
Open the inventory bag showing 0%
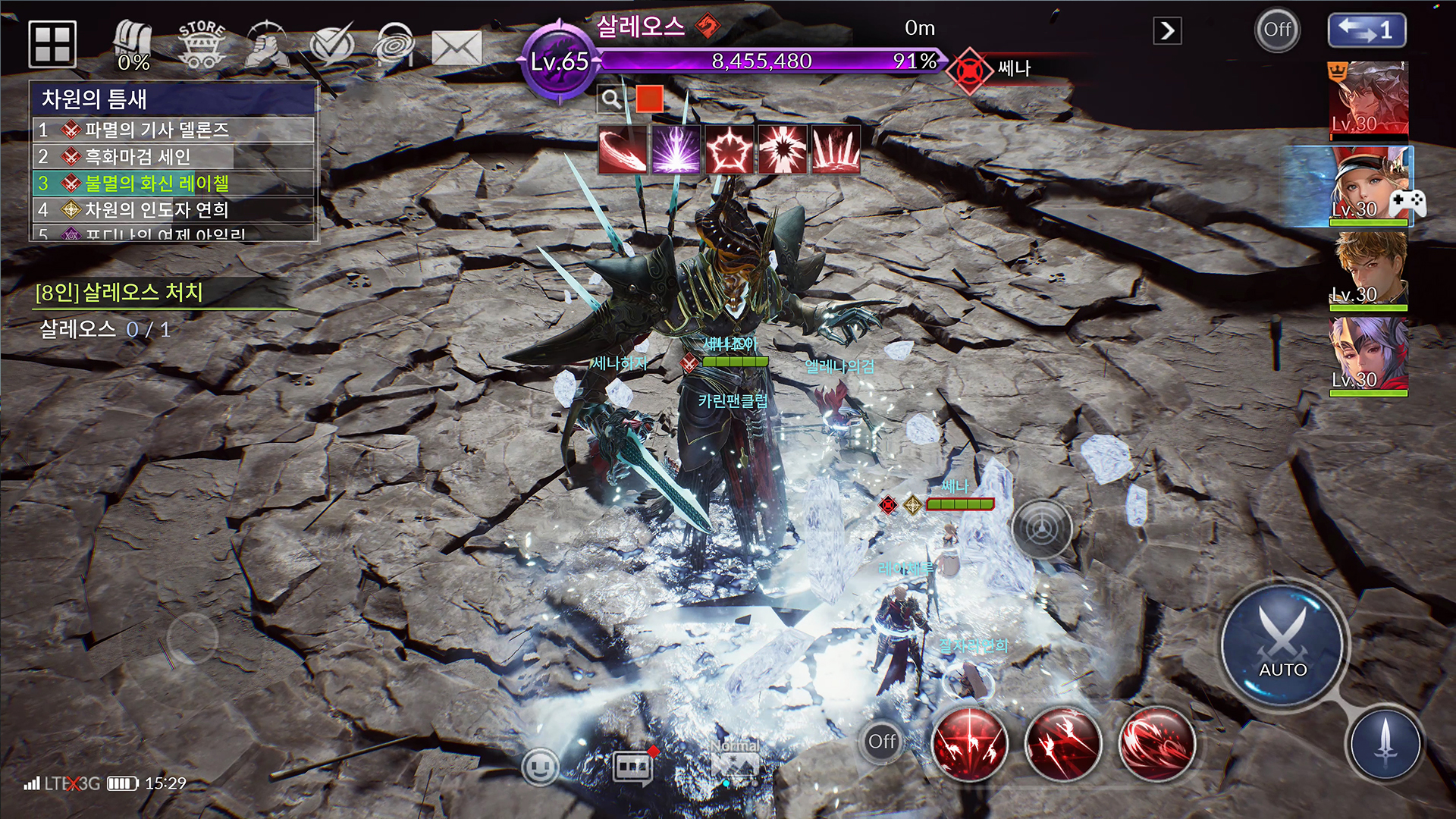(x=133, y=45)
